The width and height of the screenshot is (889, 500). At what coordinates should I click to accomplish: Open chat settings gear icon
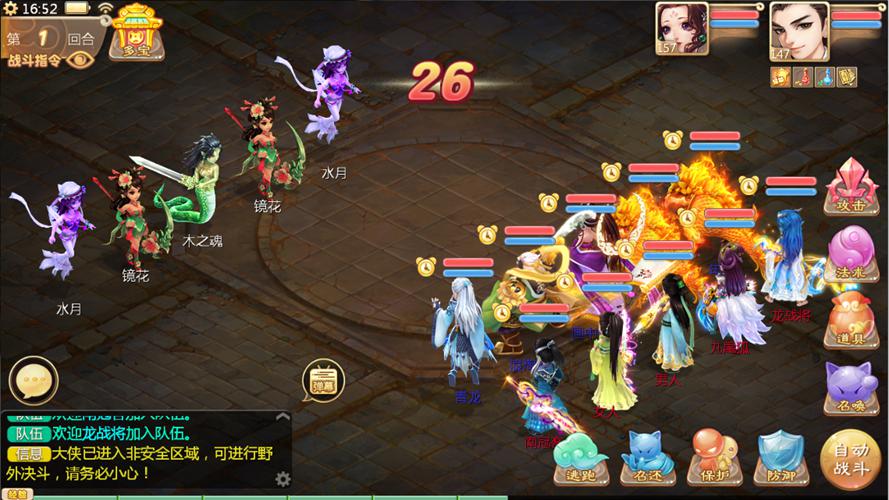coord(283,478)
